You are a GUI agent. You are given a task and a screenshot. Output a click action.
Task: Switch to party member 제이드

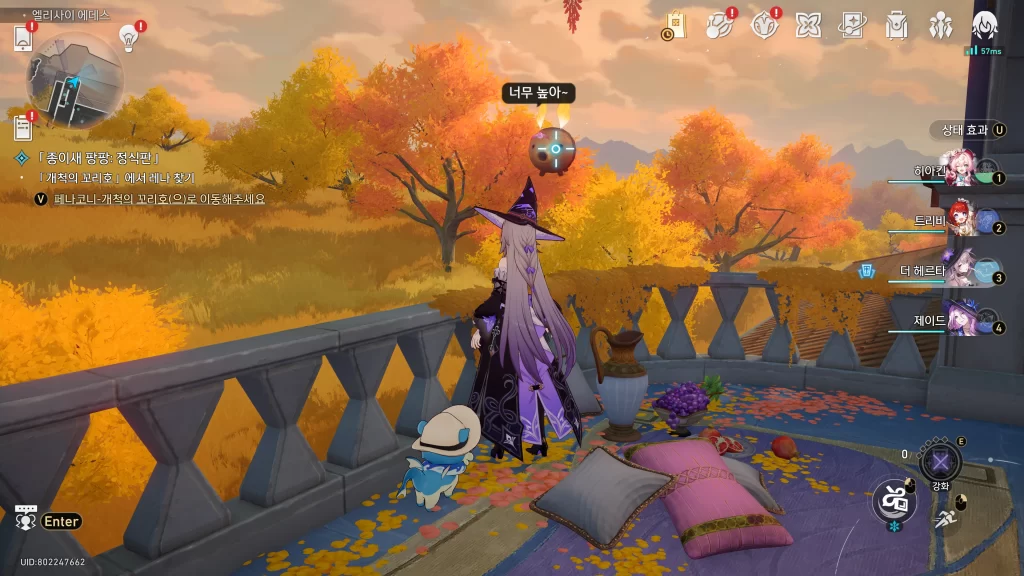pos(962,321)
